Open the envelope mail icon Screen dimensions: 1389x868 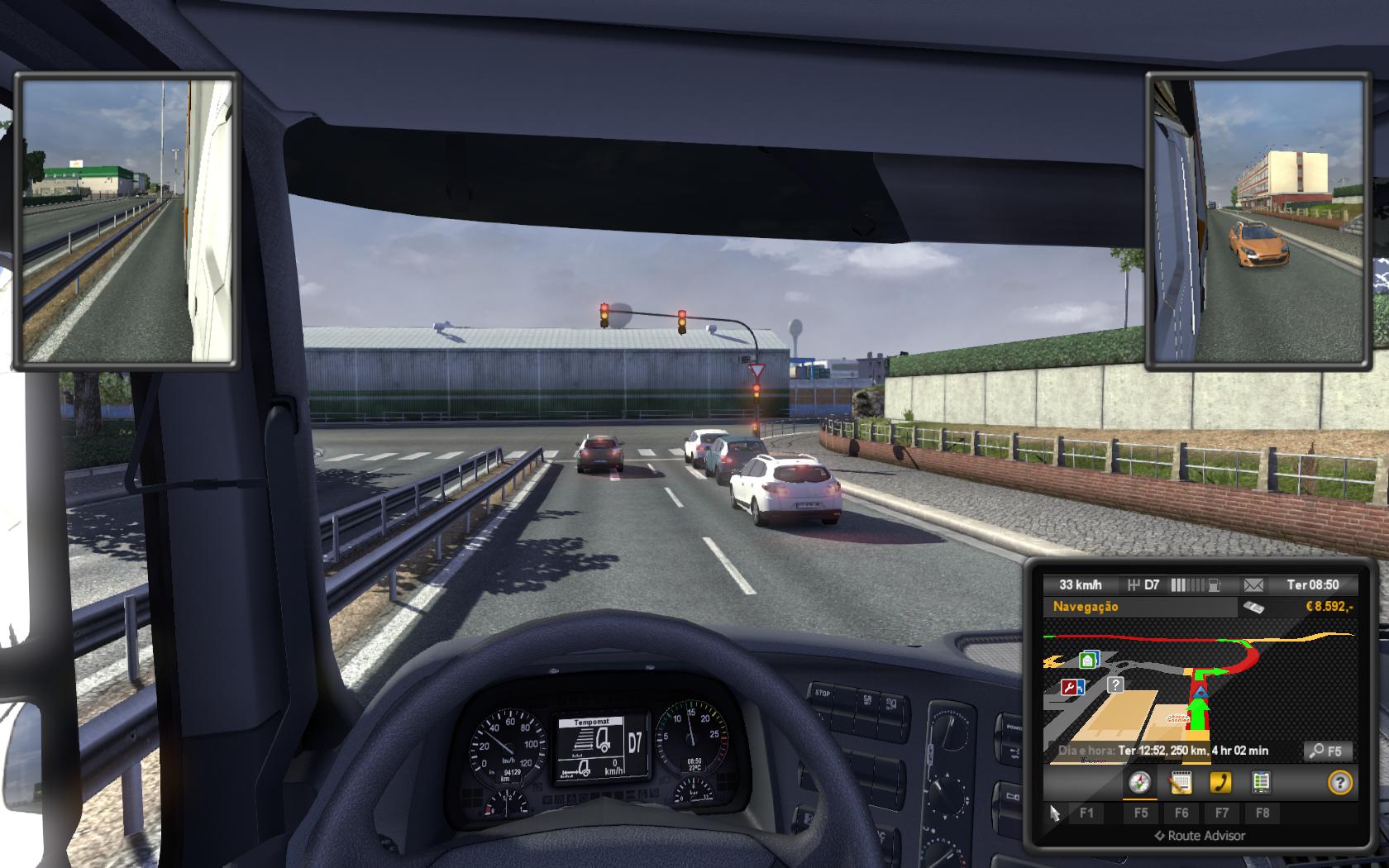click(1253, 585)
